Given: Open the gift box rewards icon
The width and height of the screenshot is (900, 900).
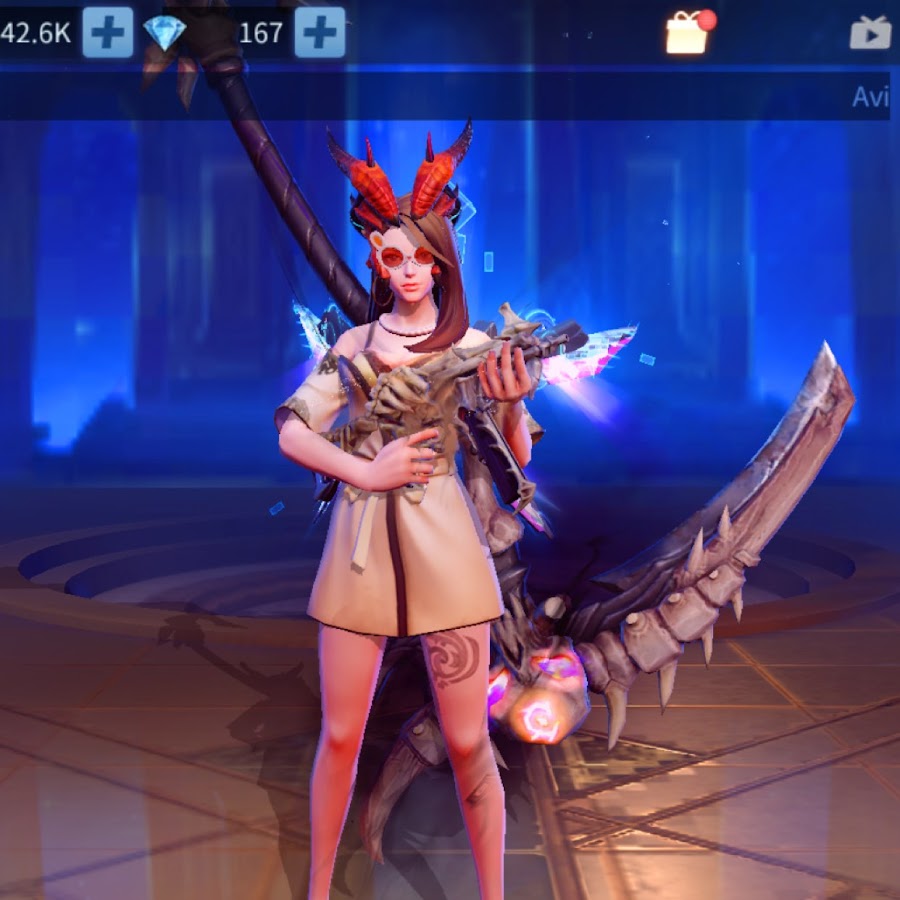Looking at the screenshot, I should click(688, 33).
